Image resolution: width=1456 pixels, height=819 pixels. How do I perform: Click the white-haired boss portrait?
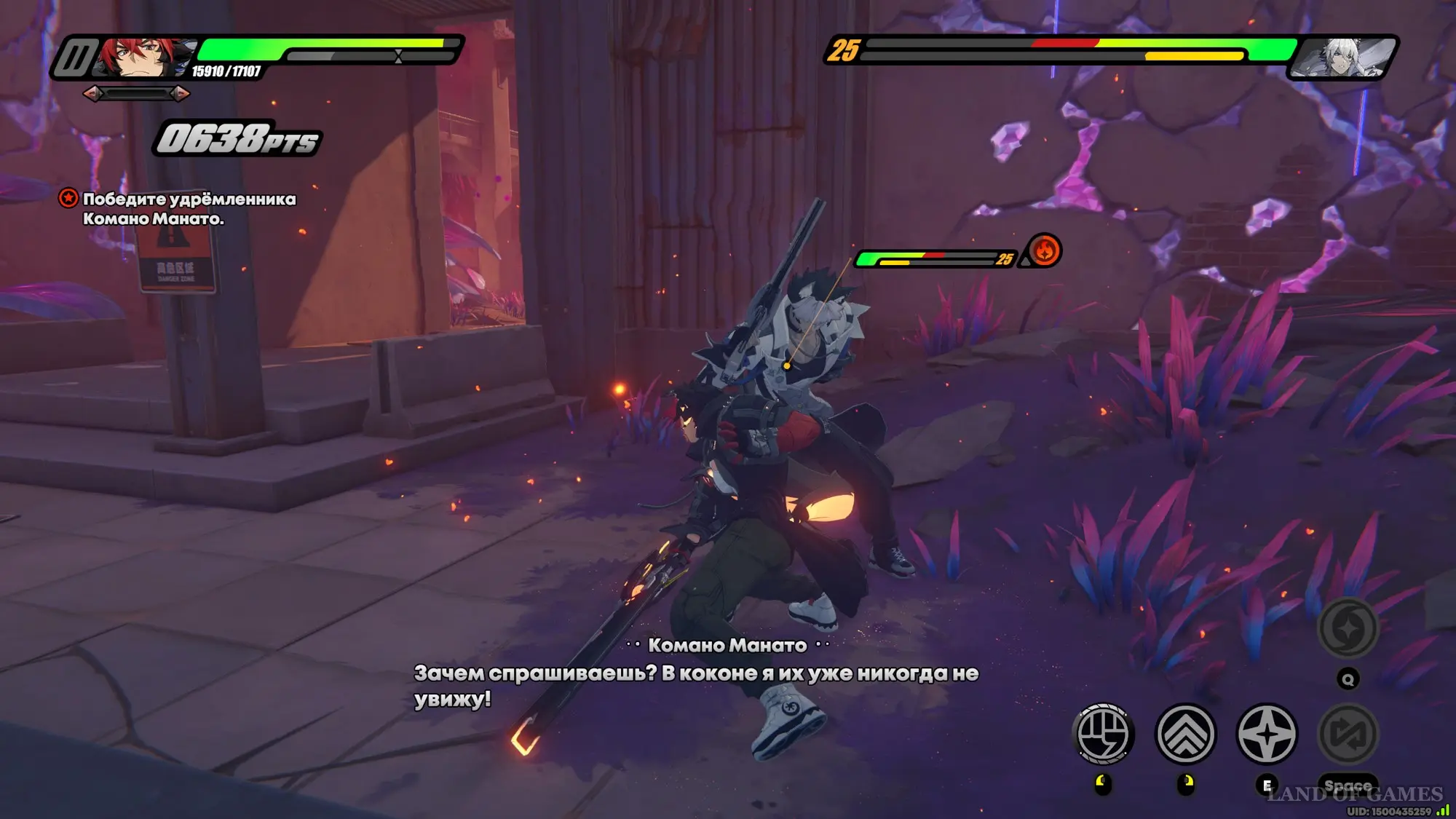(x=1344, y=57)
